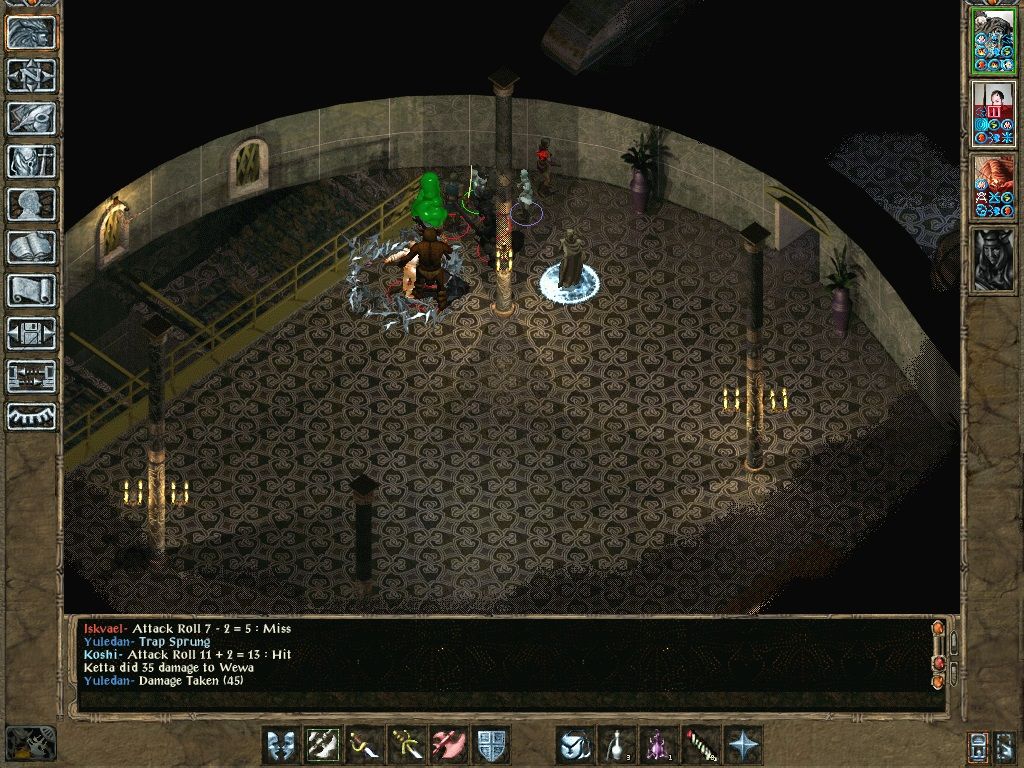
Task: Open the inventory screen from sidebar
Action: pyautogui.click(x=32, y=161)
